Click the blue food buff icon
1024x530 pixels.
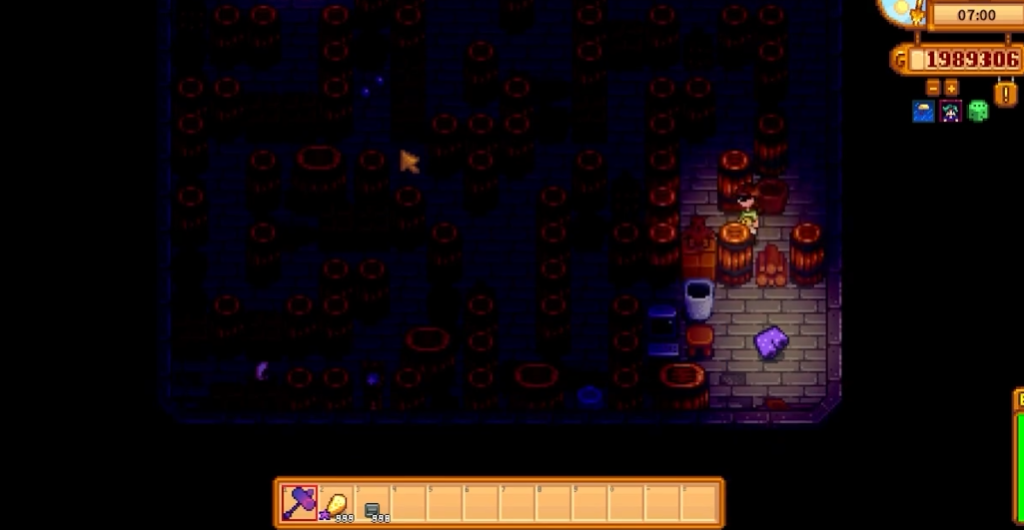pyautogui.click(x=923, y=111)
